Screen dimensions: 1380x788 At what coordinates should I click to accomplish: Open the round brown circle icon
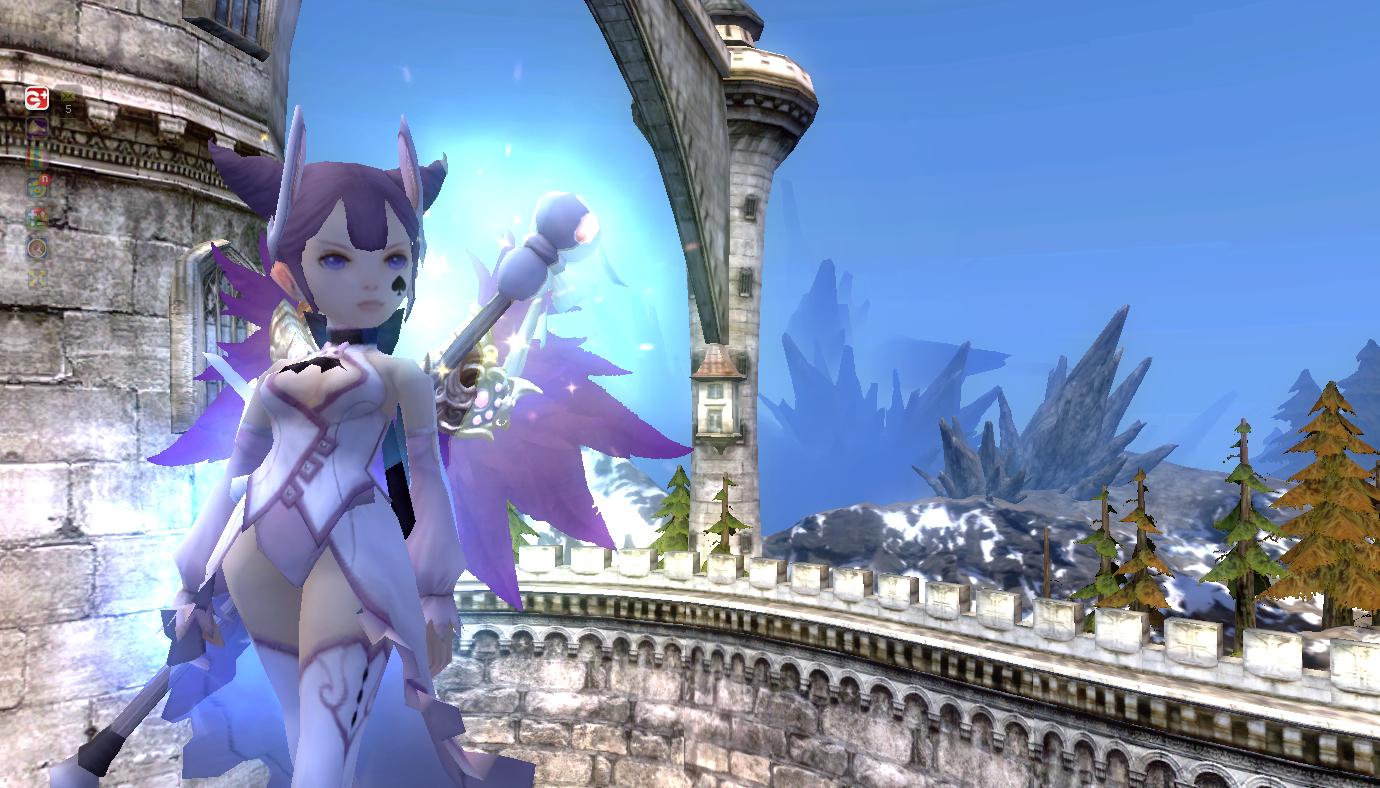tap(37, 247)
